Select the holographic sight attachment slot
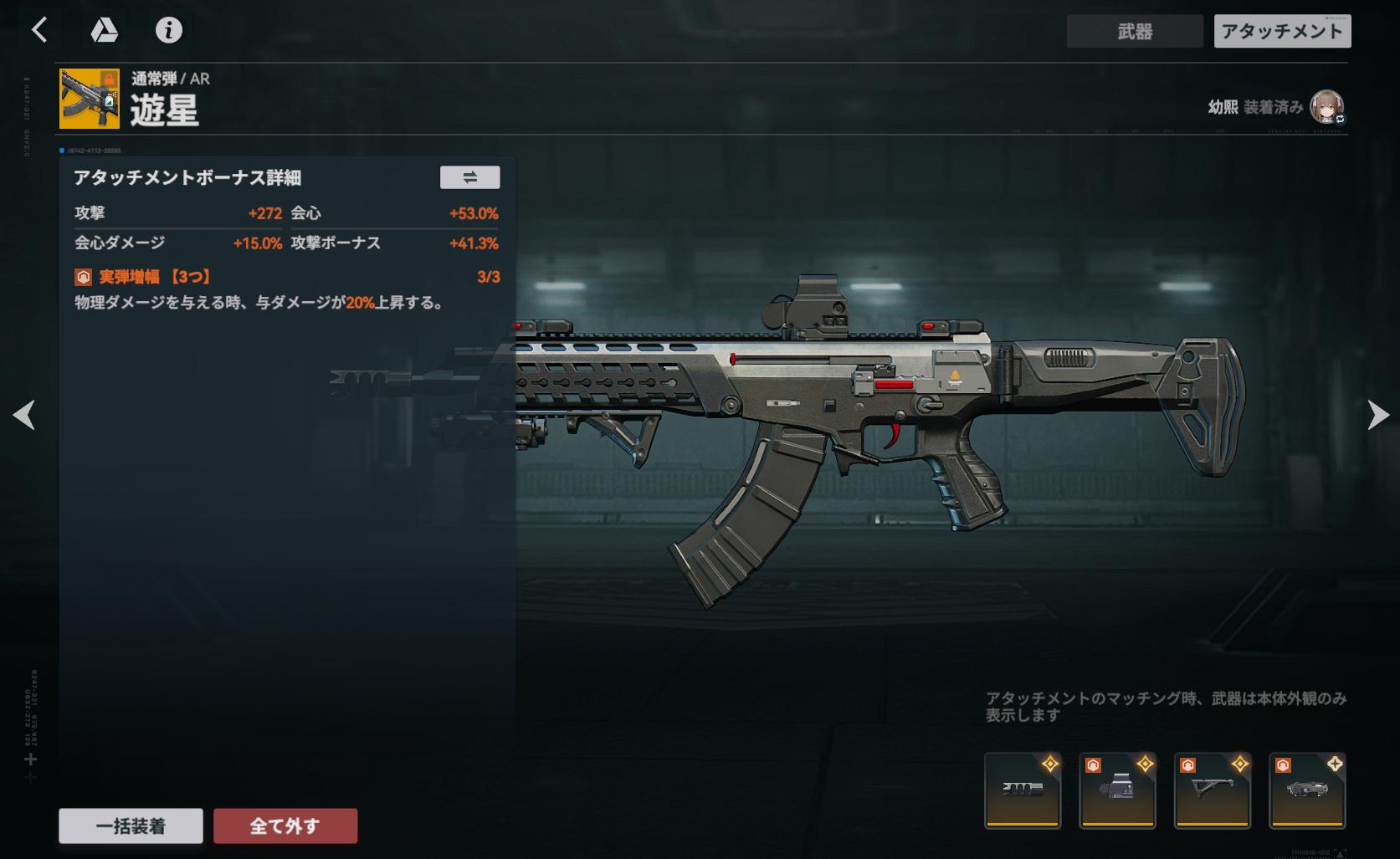Screen dimensions: 1400x859 click(1117, 790)
